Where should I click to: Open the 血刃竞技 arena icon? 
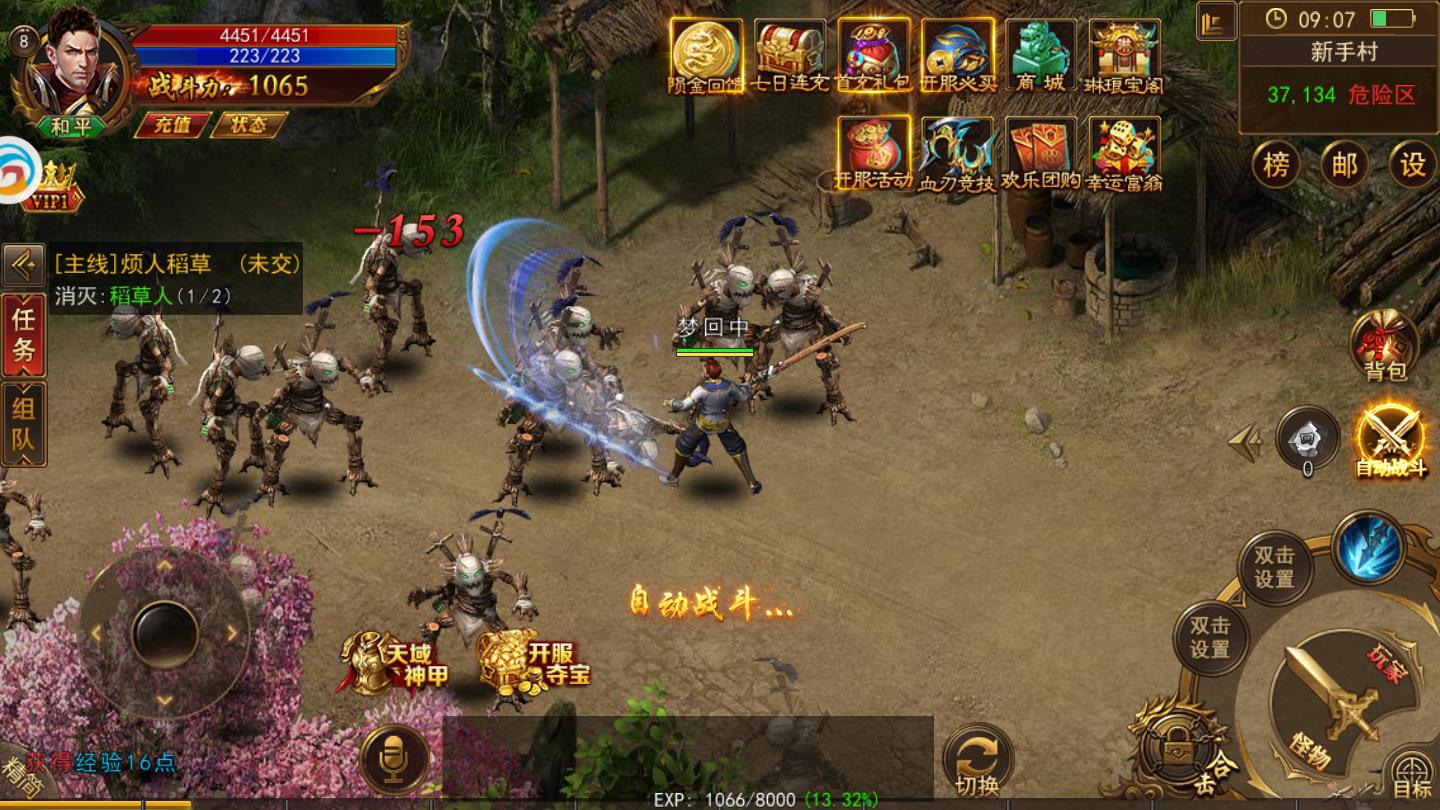click(957, 153)
